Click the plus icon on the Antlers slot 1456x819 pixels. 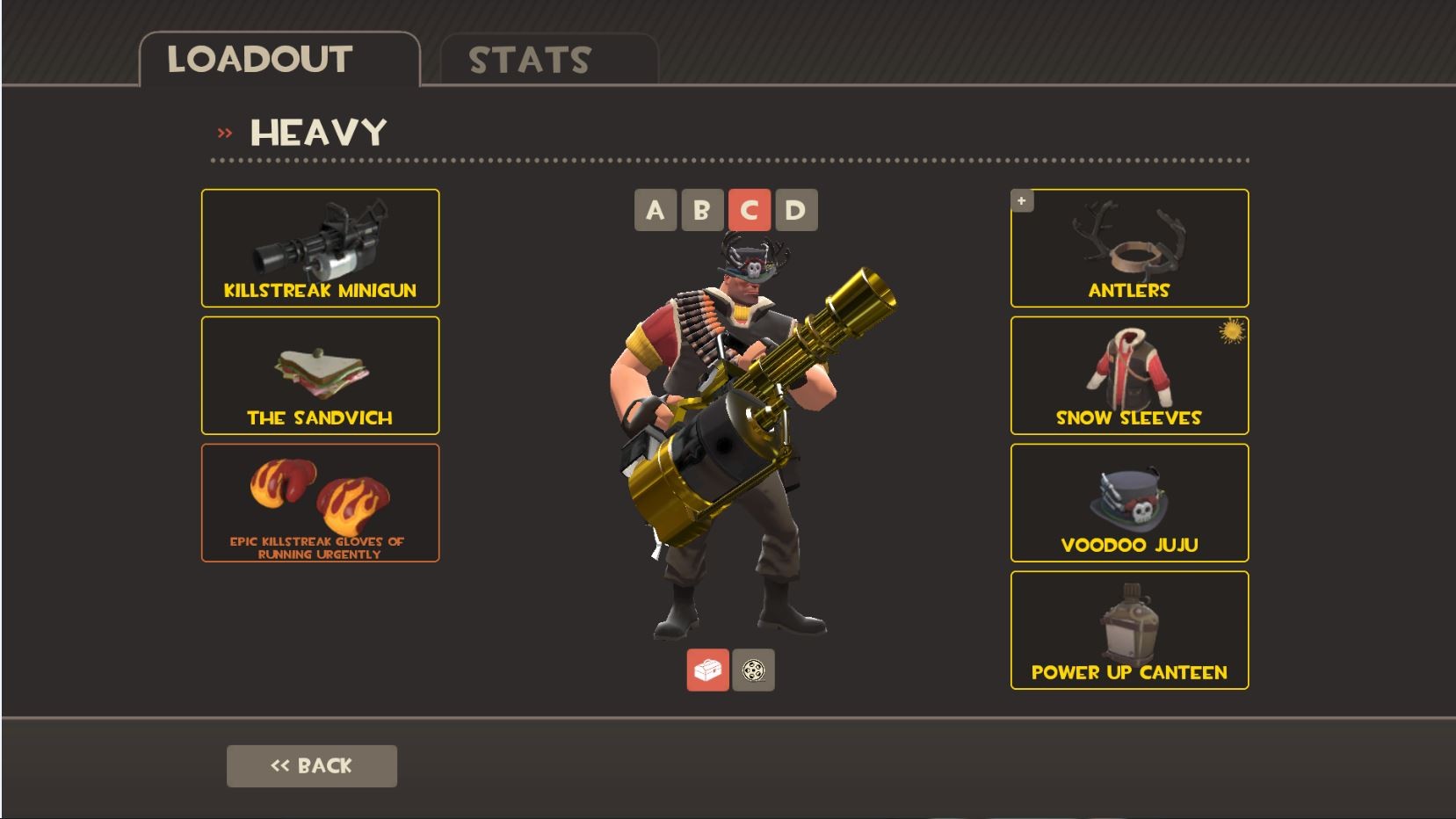tap(1022, 200)
